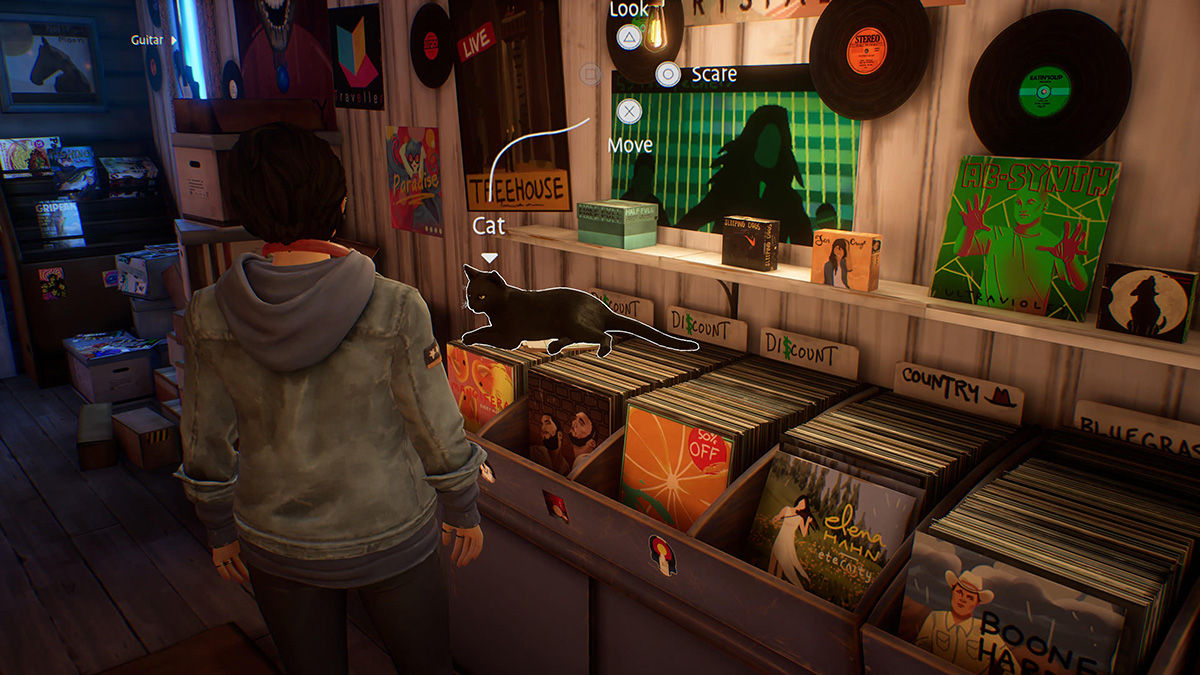Select the Cat interaction label
This screenshot has width=1200, height=675.
tap(489, 227)
